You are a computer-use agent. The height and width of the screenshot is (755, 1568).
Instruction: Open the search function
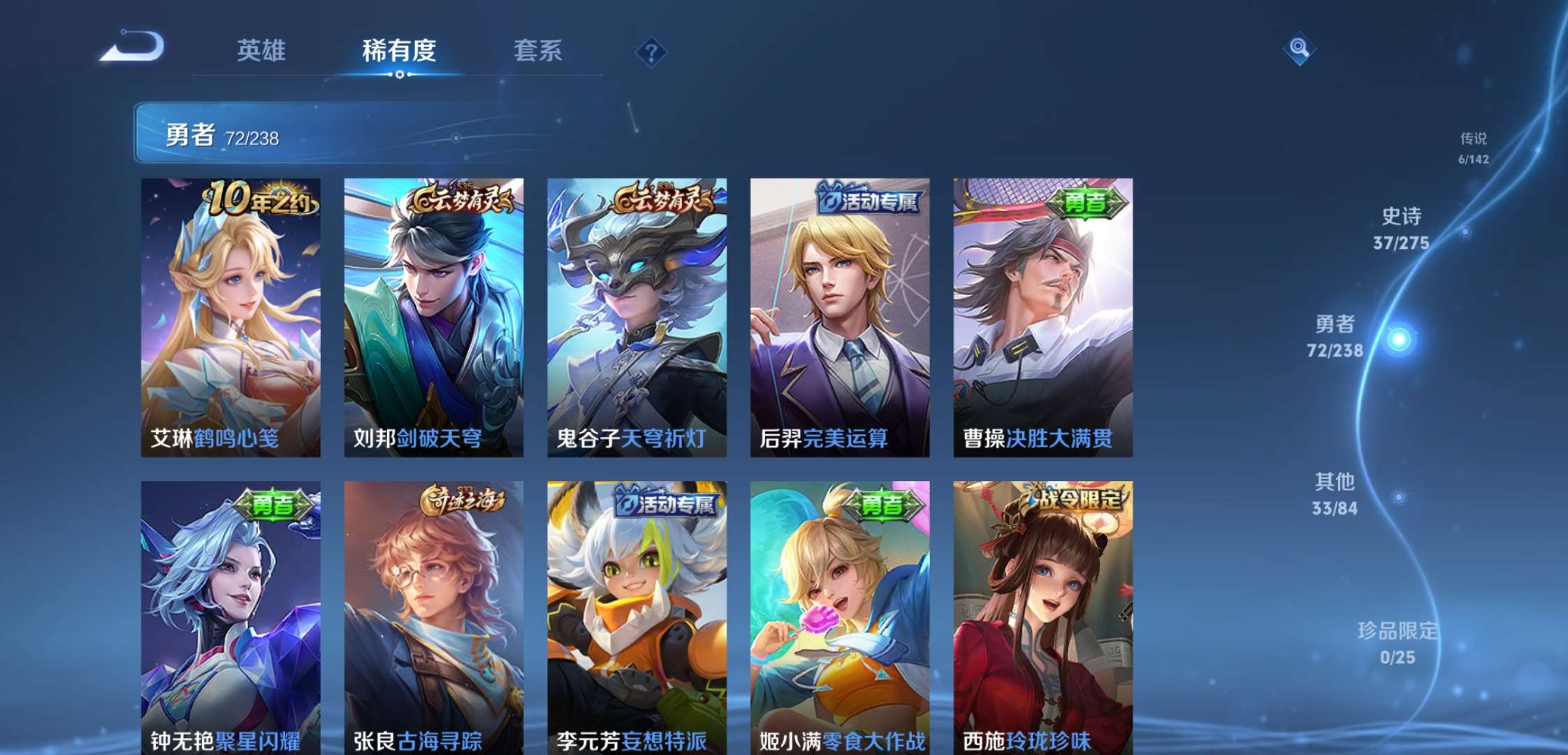coord(1299,49)
